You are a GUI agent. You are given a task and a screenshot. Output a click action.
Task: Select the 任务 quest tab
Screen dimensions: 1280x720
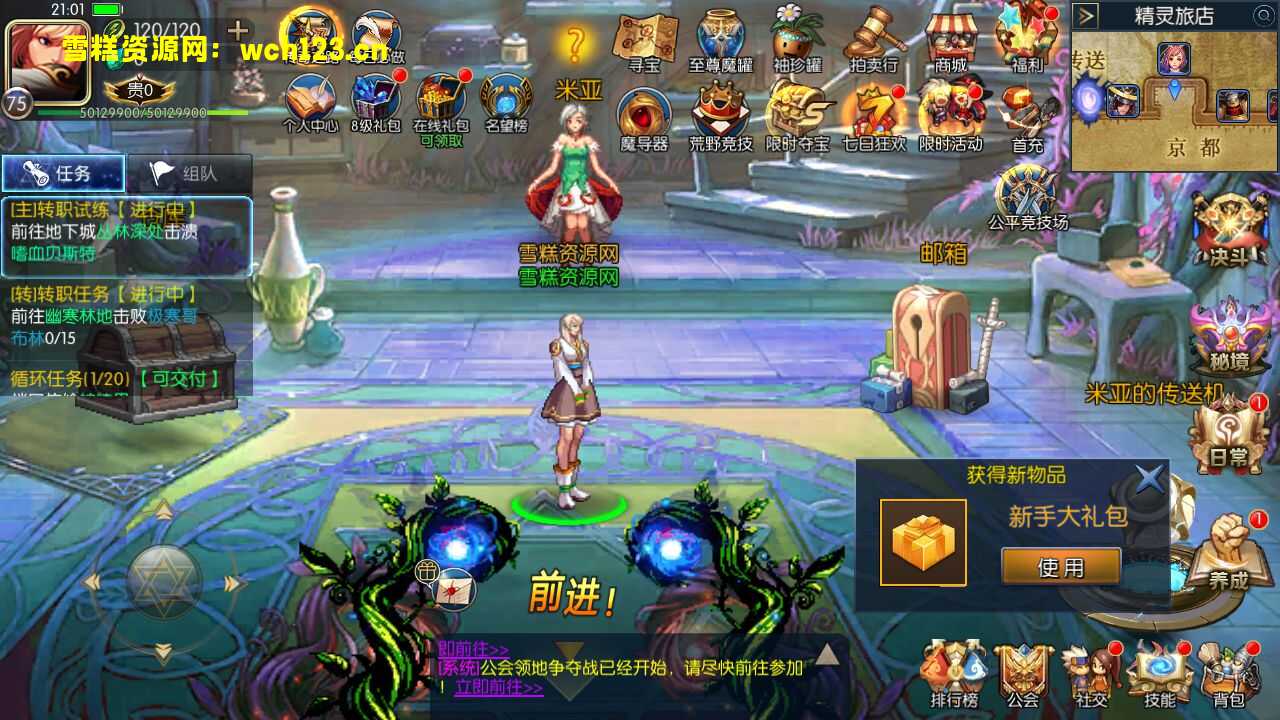pyautogui.click(x=66, y=172)
